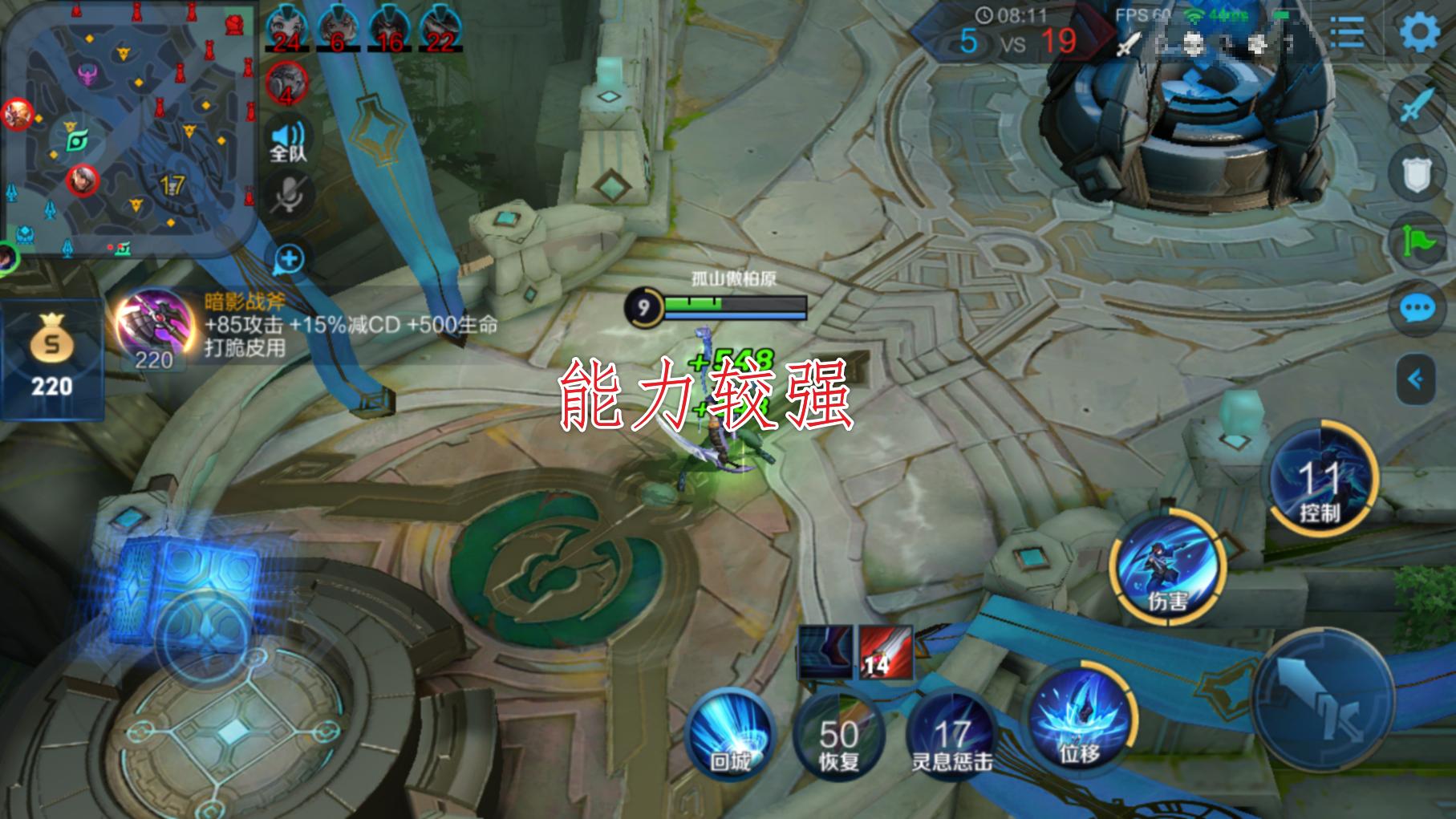The image size is (1456, 819).
Task: Expand the side panel arrow
Action: click(1416, 379)
